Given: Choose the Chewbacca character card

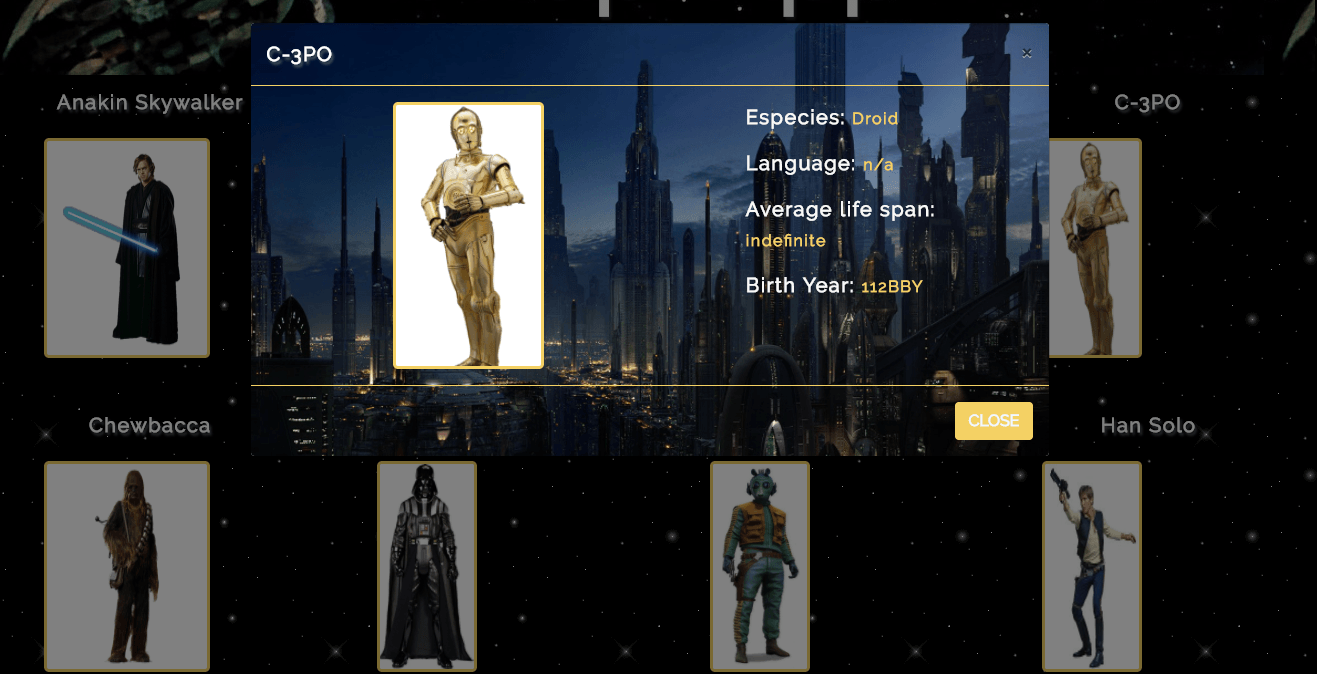Looking at the screenshot, I should pos(127,566).
